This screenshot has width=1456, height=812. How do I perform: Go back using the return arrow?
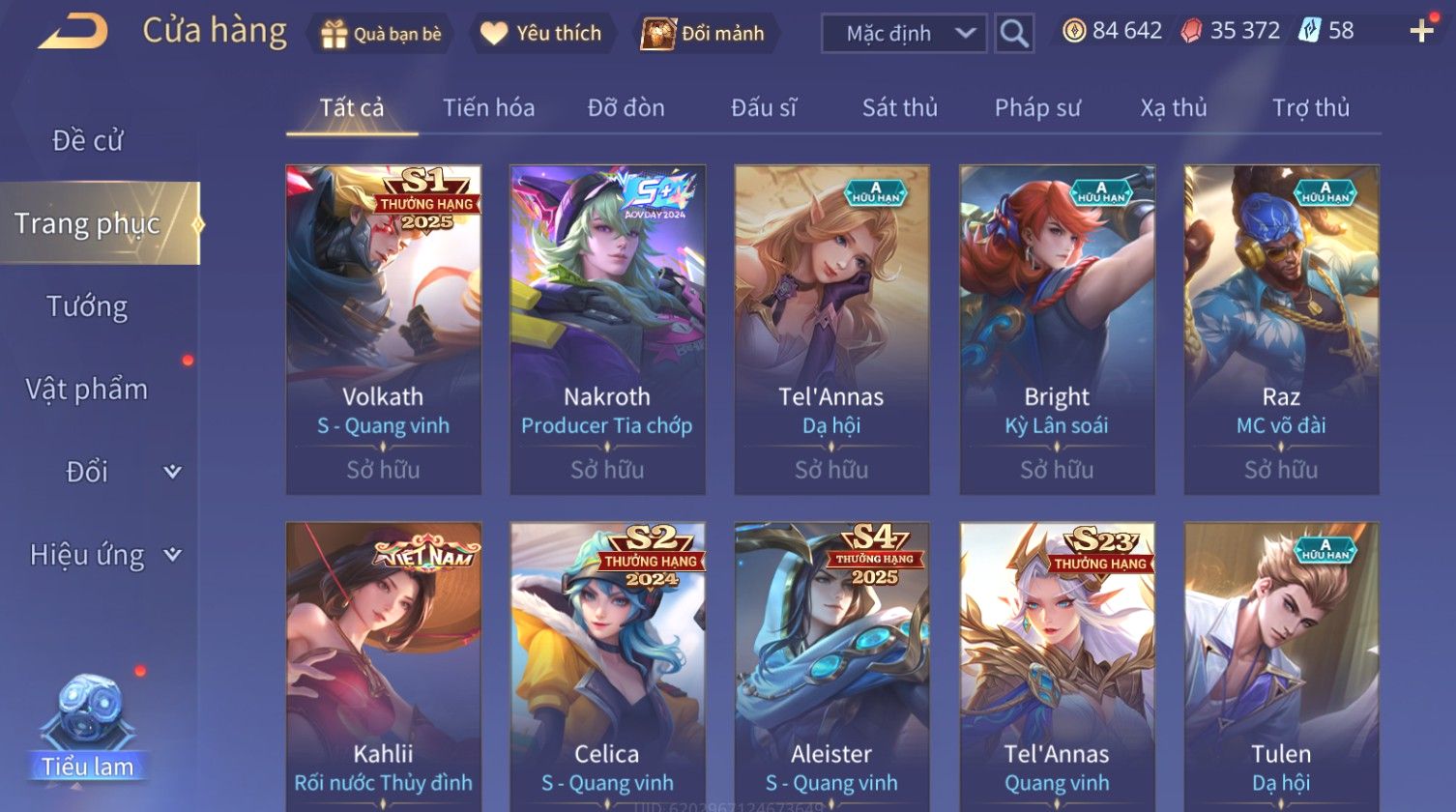pos(73,32)
